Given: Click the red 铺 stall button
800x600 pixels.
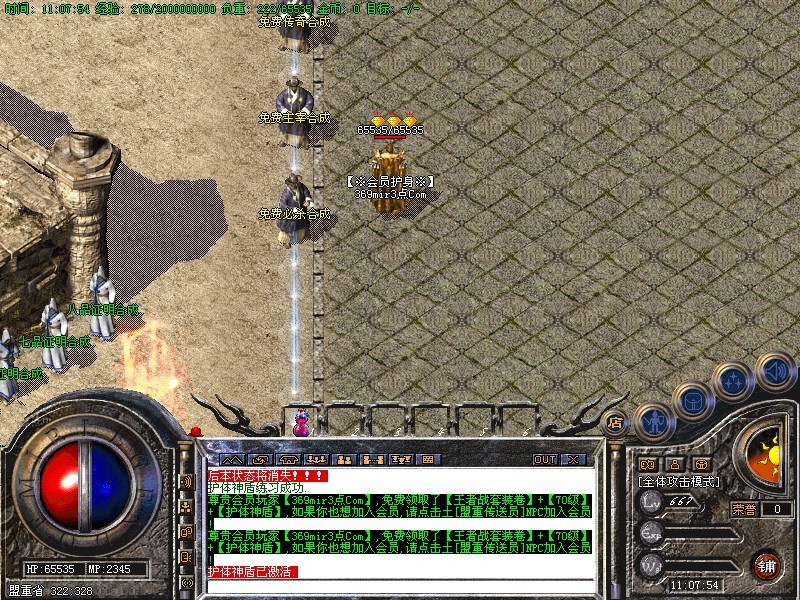Looking at the screenshot, I should coord(768,565).
